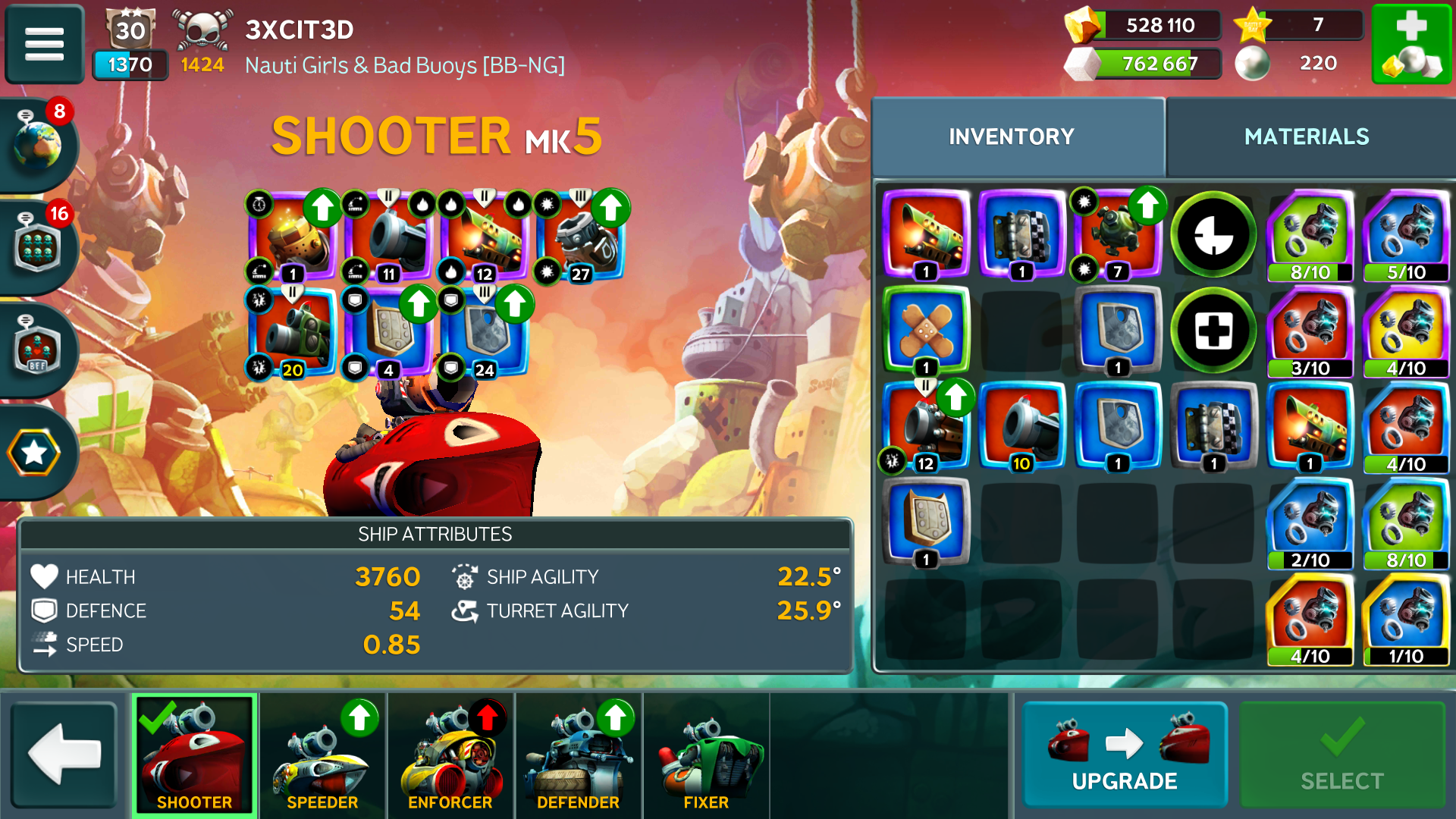Switch to the Materials tab
Viewport: 1456px width, 819px height.
click(x=1307, y=136)
